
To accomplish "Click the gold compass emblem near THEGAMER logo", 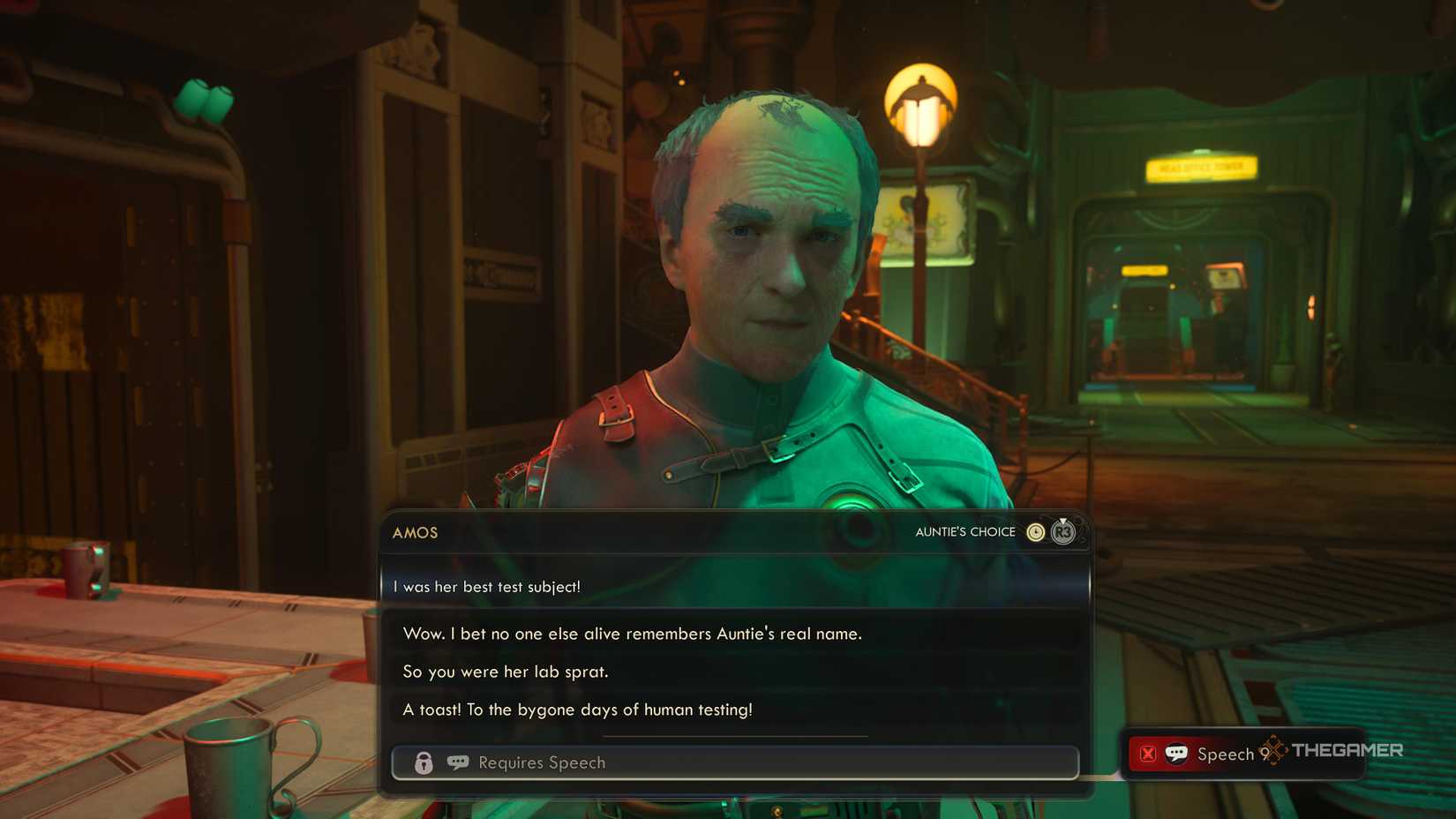I will click(1273, 752).
